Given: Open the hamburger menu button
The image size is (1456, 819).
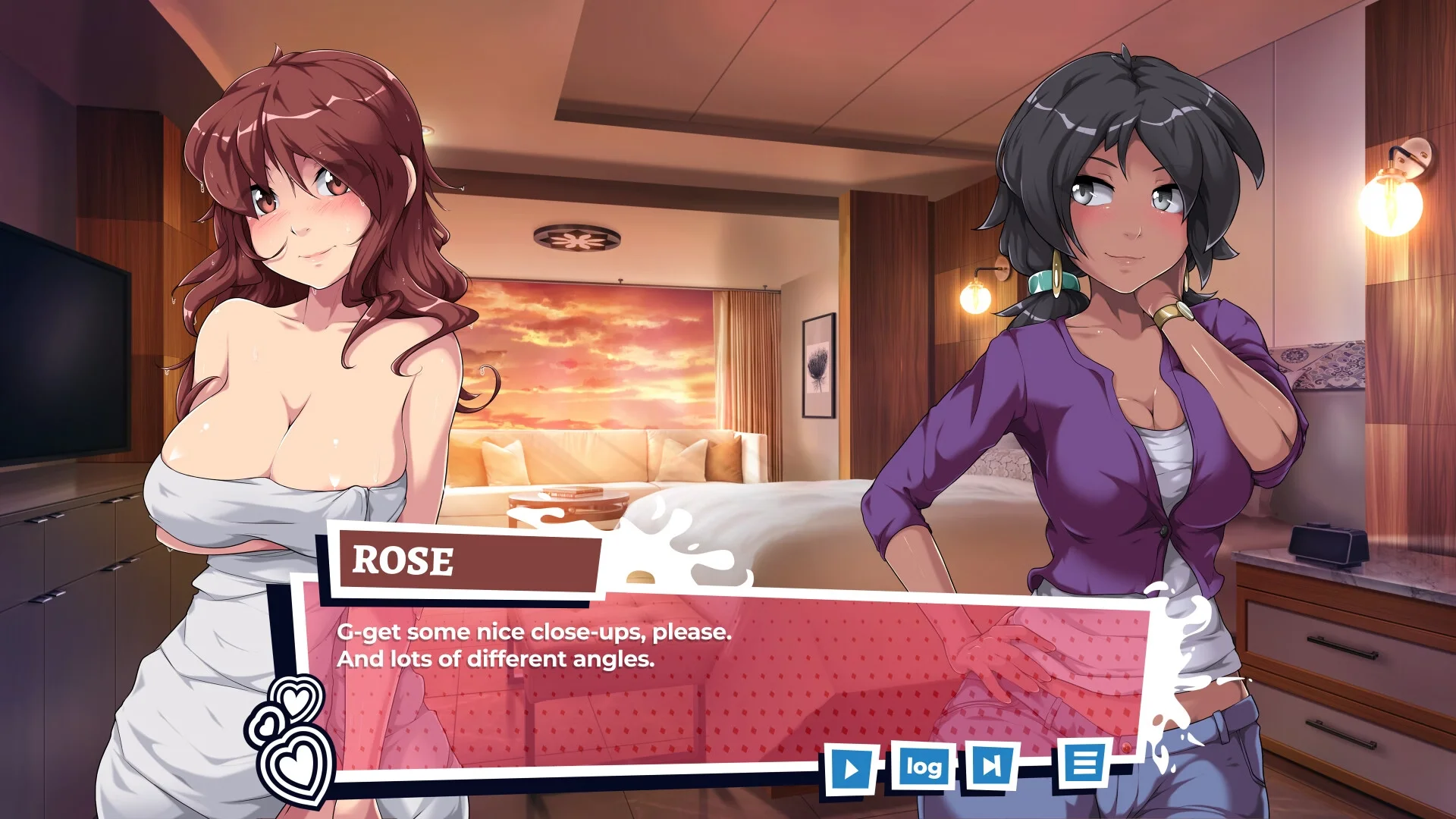Looking at the screenshot, I should (x=1084, y=763).
